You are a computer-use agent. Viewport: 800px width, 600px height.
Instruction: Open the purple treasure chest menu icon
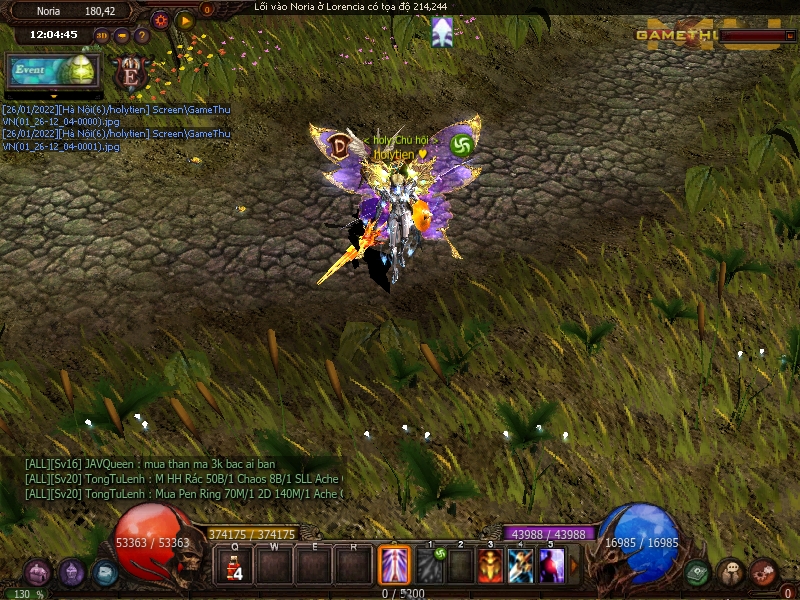38,573
